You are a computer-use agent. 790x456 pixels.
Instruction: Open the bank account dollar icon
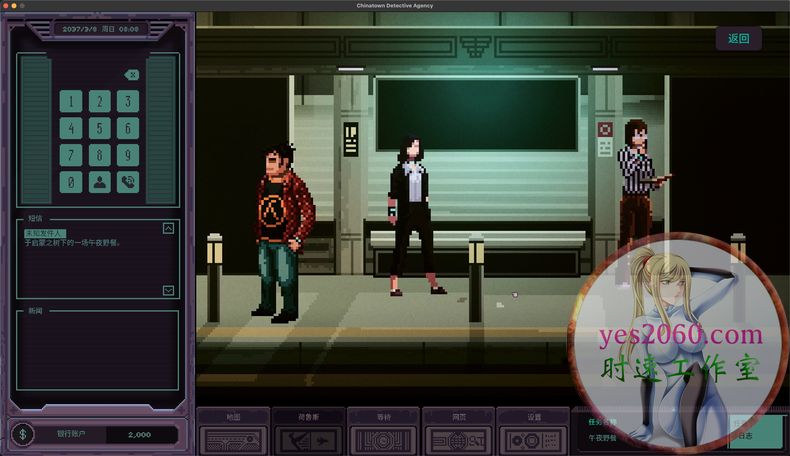point(25,434)
